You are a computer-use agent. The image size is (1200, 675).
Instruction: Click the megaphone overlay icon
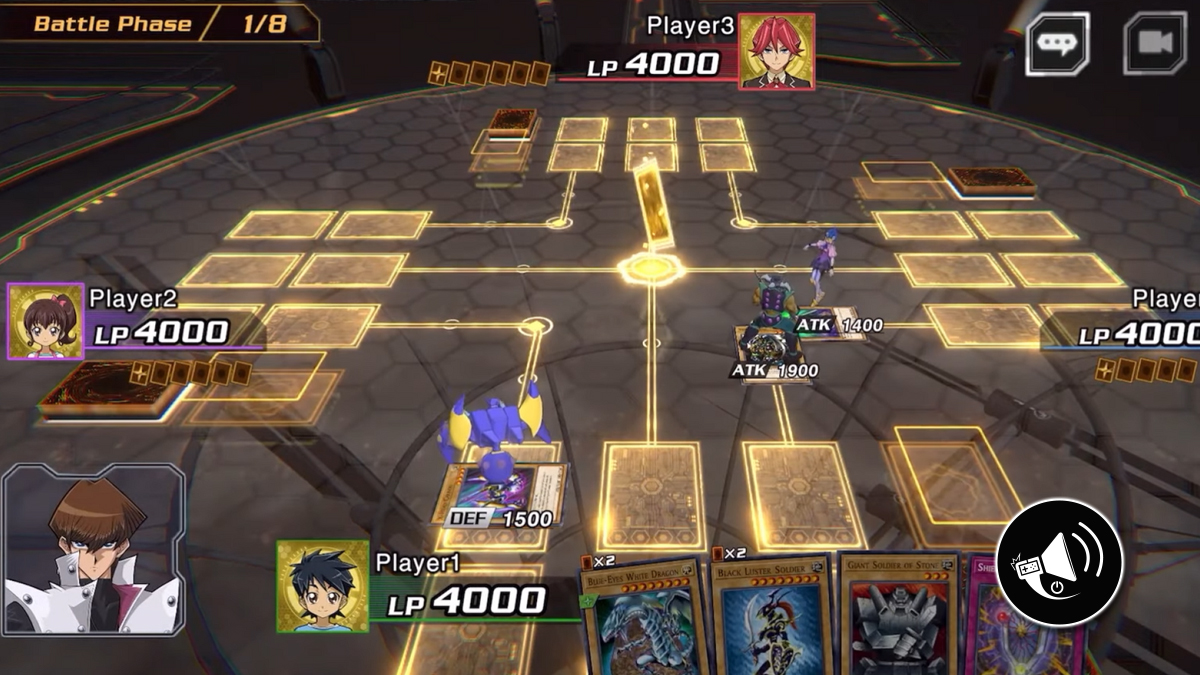1059,562
